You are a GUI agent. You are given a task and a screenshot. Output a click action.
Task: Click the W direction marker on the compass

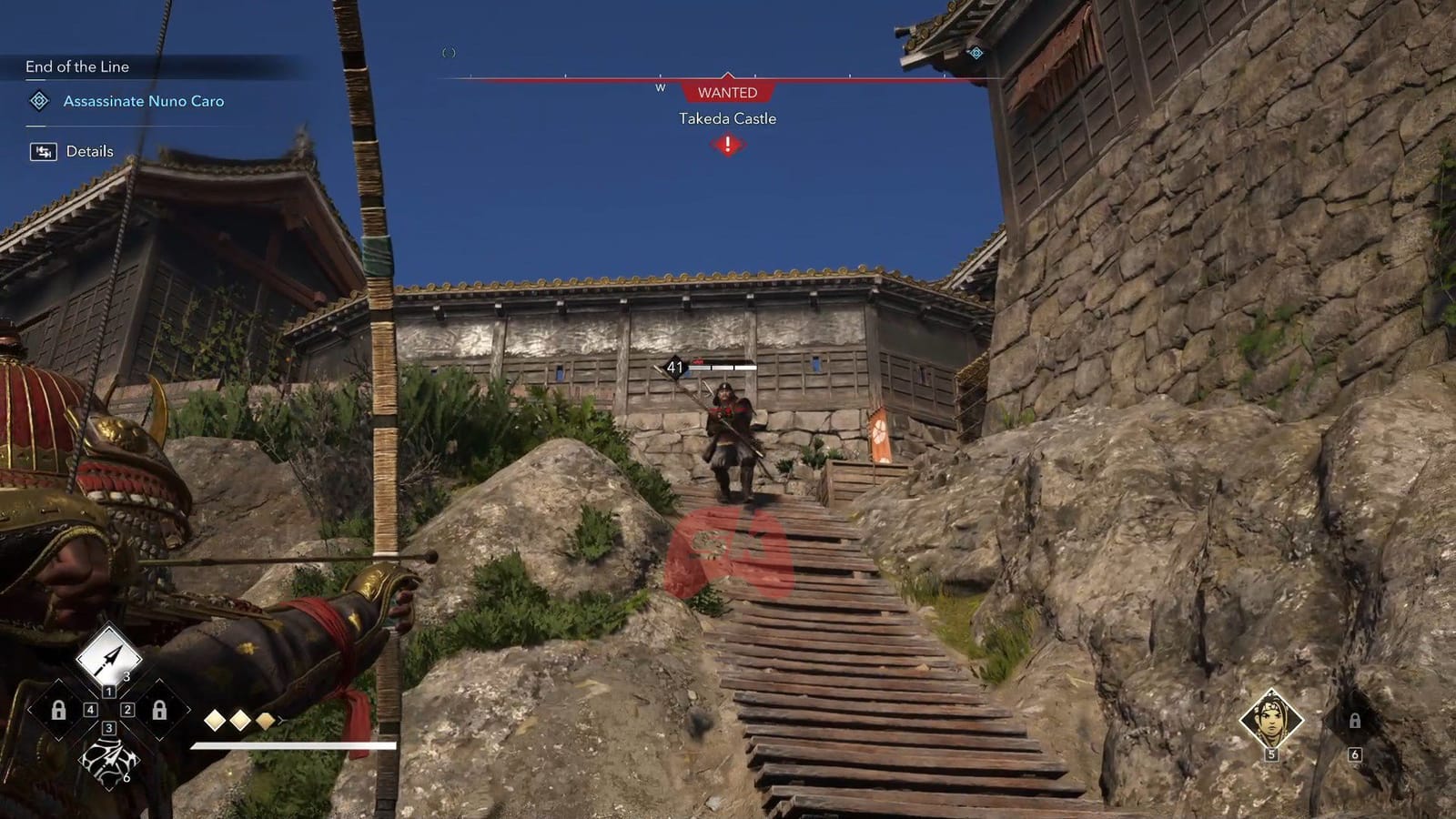[x=659, y=88]
